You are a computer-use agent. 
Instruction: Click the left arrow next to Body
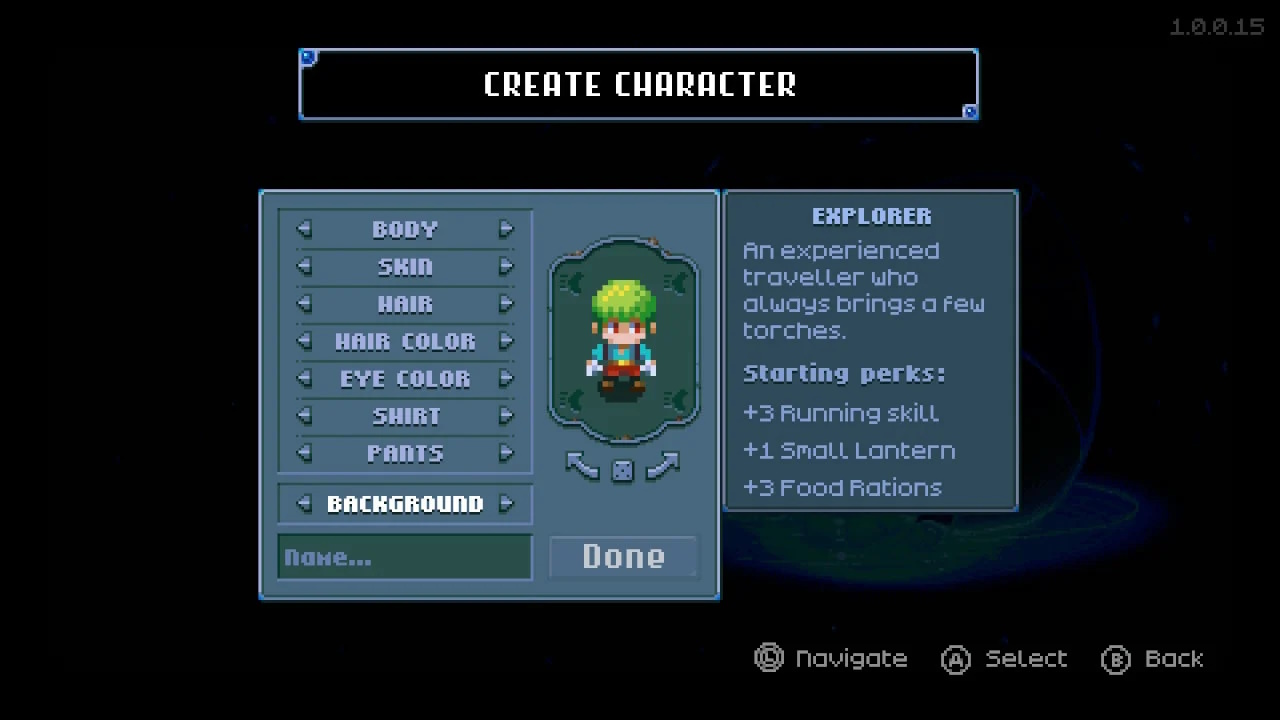tap(304, 229)
